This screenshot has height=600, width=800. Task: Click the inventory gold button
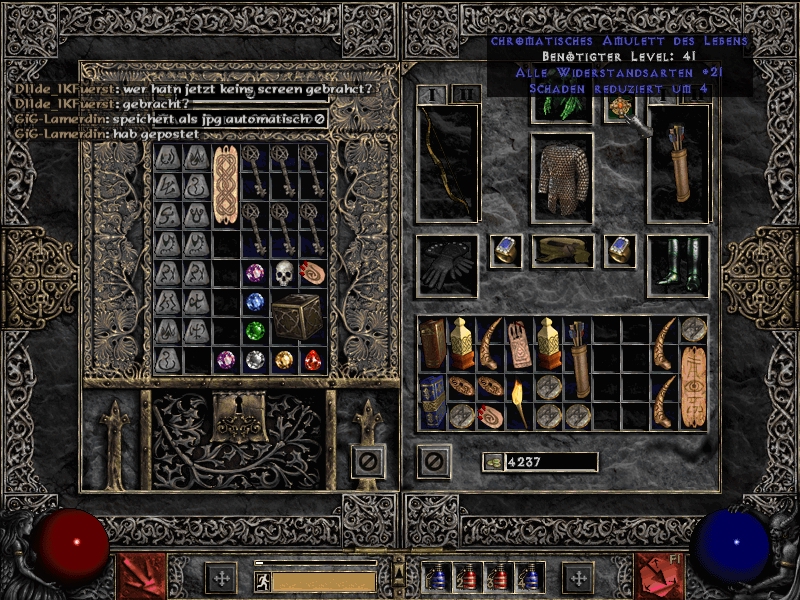pos(492,462)
